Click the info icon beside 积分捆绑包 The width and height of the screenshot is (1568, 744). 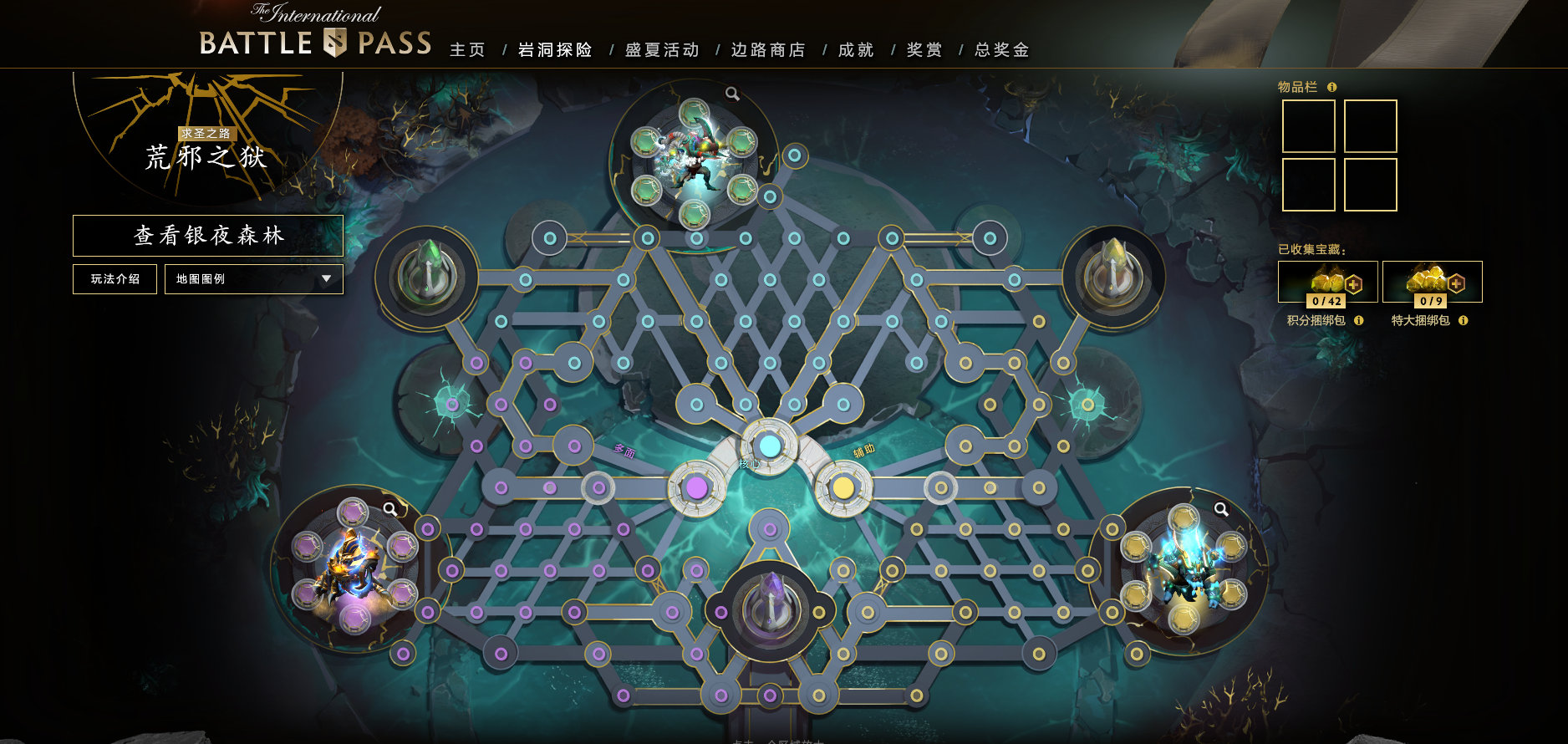pyautogui.click(x=1358, y=319)
